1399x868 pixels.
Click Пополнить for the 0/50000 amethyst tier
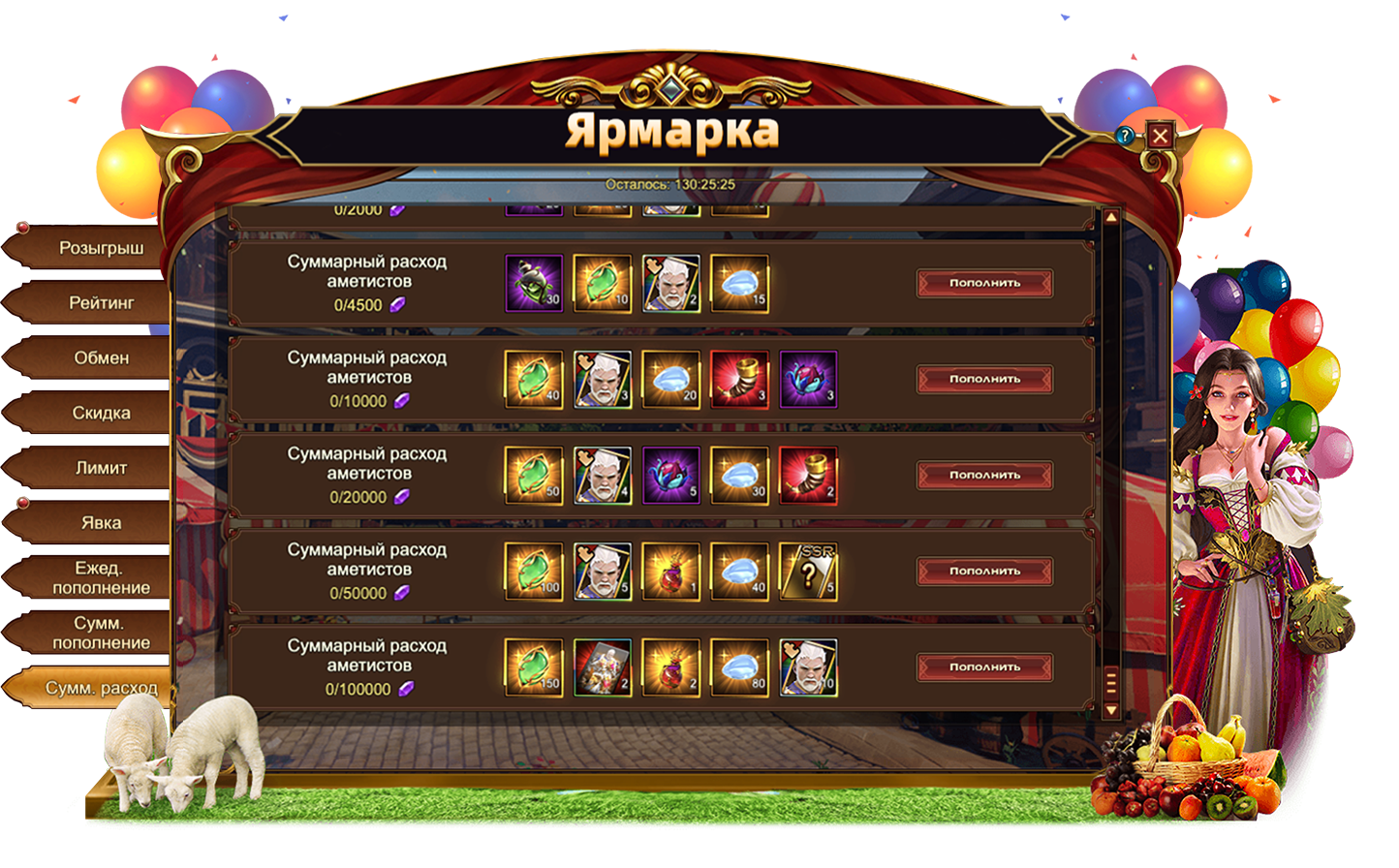click(x=984, y=571)
